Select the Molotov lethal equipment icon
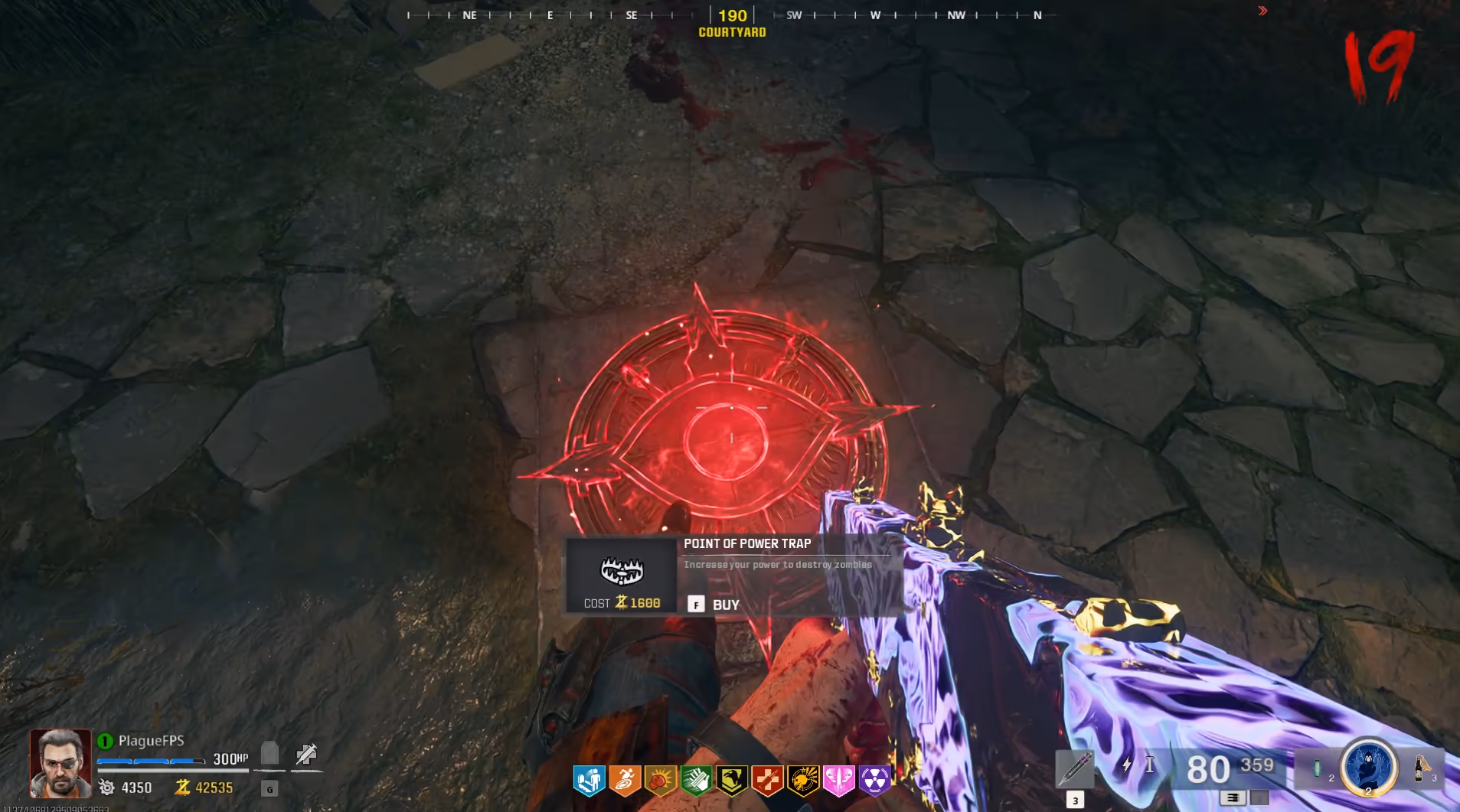Screen dimensions: 1460x812 pos(1421,768)
